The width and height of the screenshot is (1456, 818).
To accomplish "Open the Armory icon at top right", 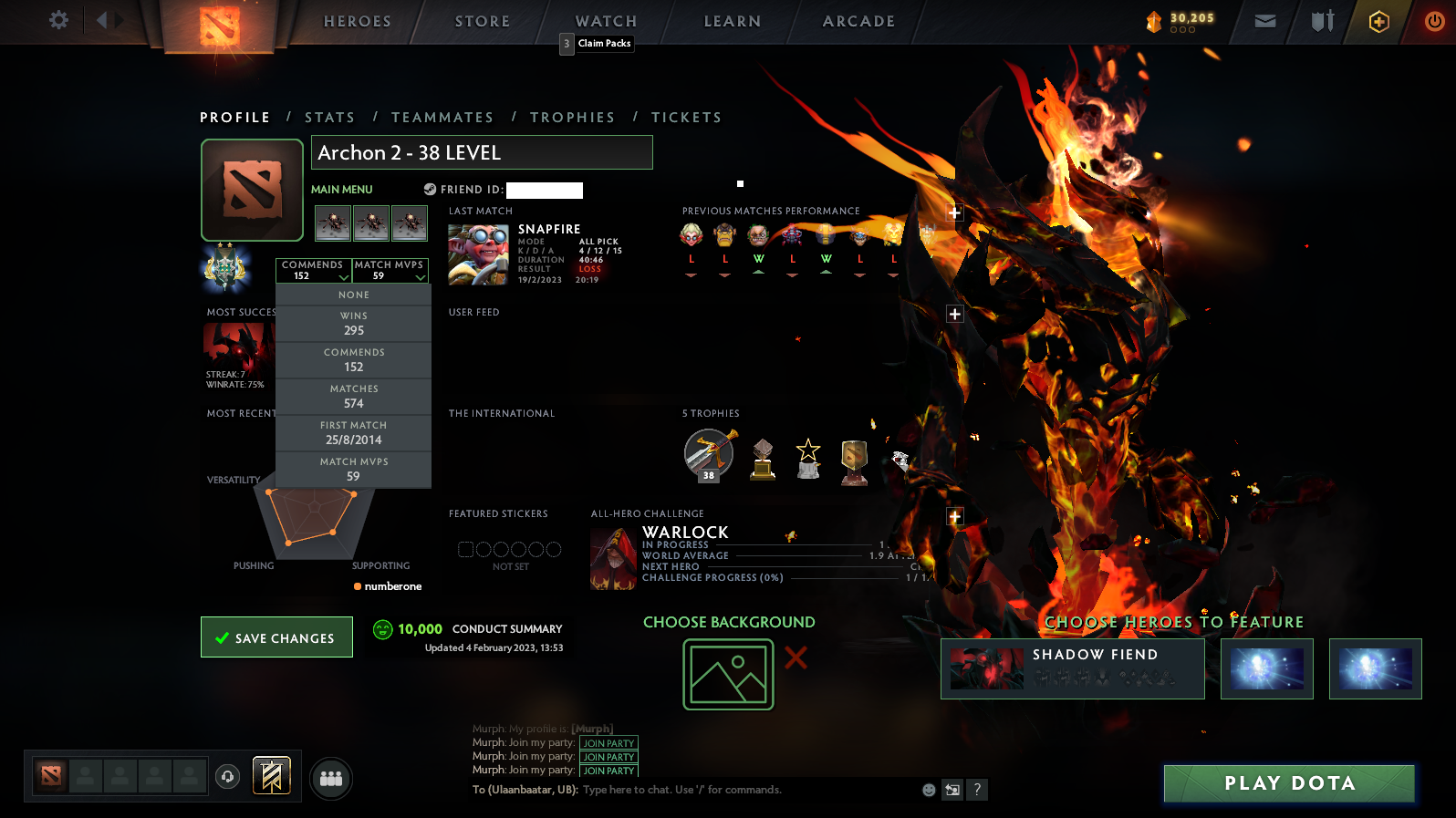I will click(x=1321, y=20).
